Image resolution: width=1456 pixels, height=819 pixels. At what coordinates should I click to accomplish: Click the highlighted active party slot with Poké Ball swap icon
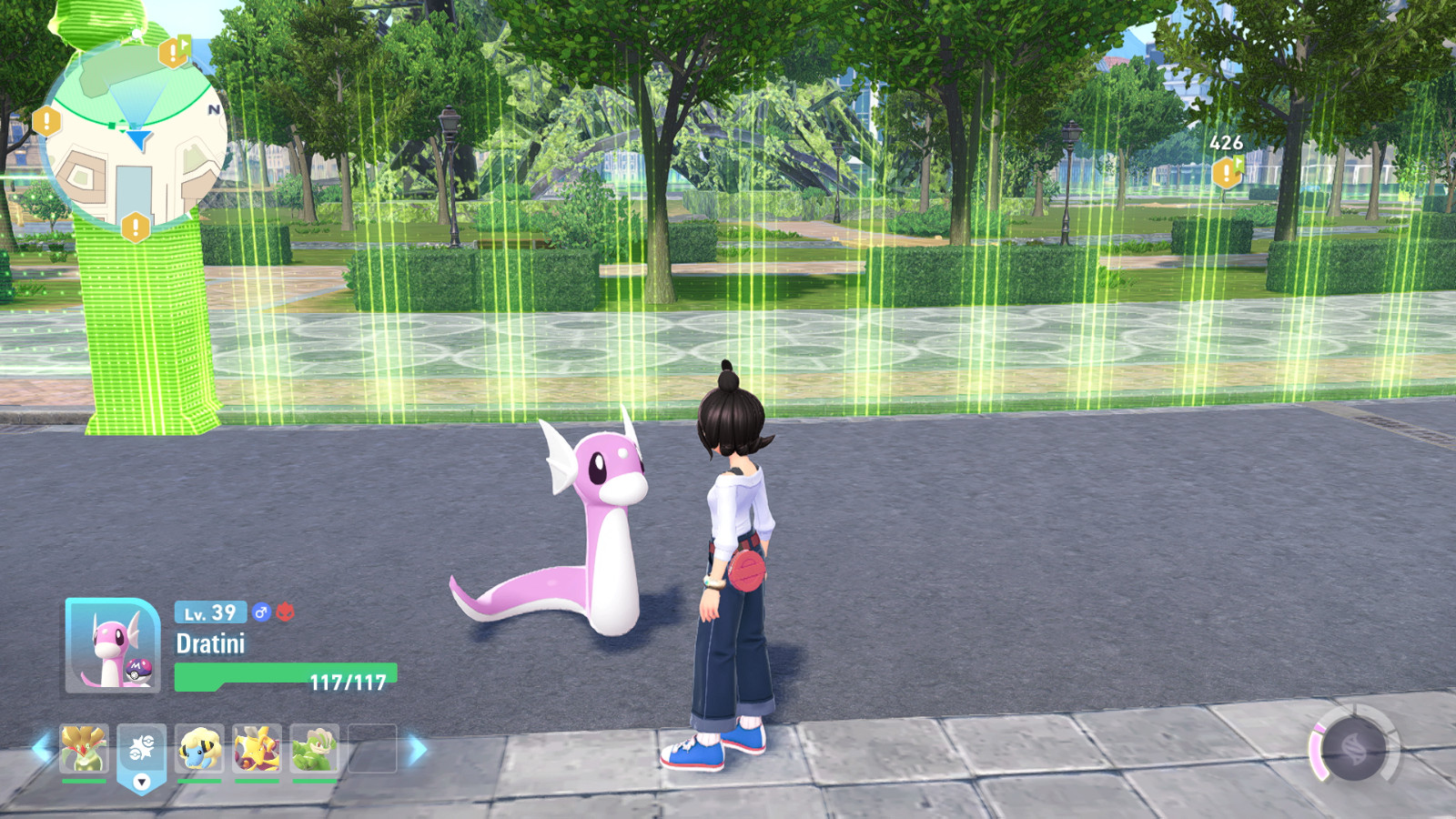coord(141,751)
